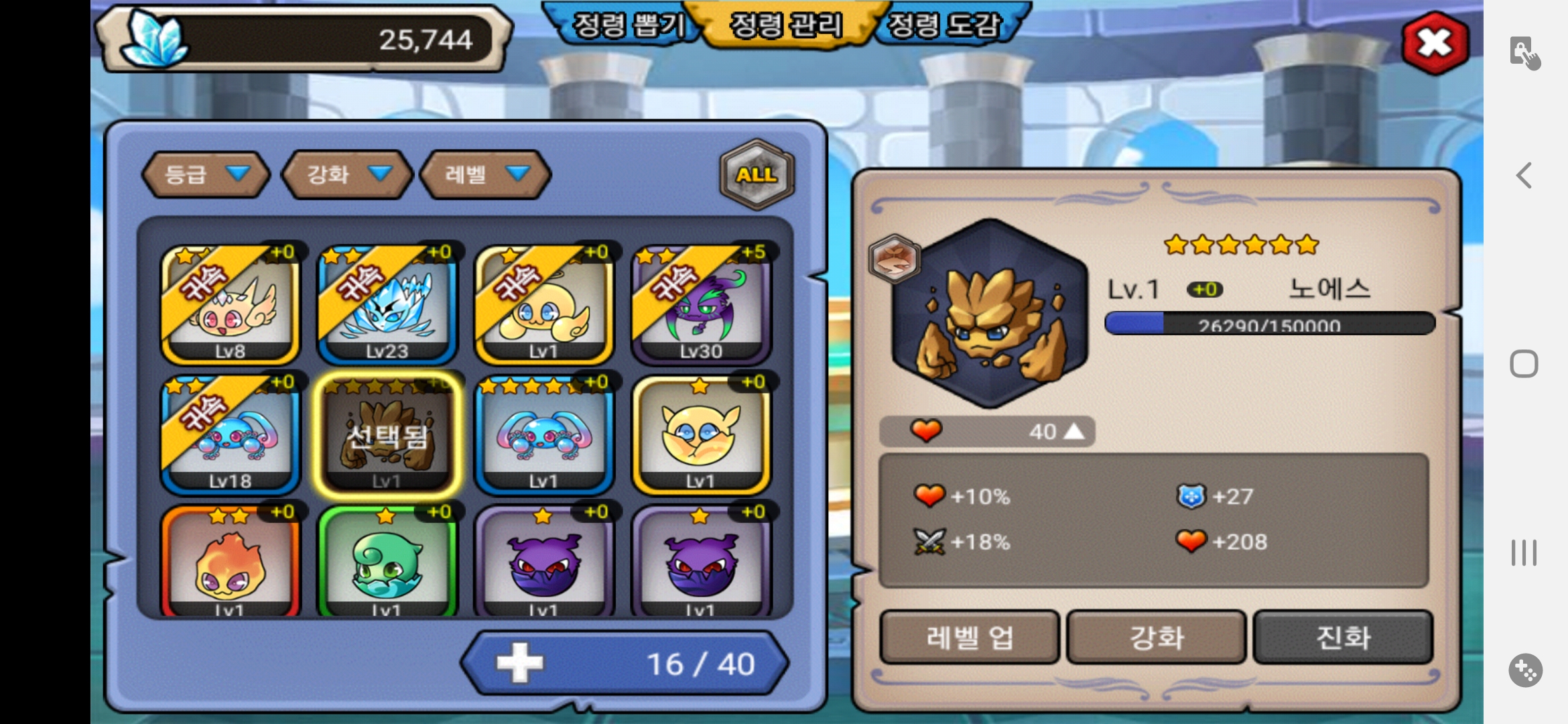Expand the heart stat 40 arrow
Viewport: 1568px width, 724px height.
1073,432
